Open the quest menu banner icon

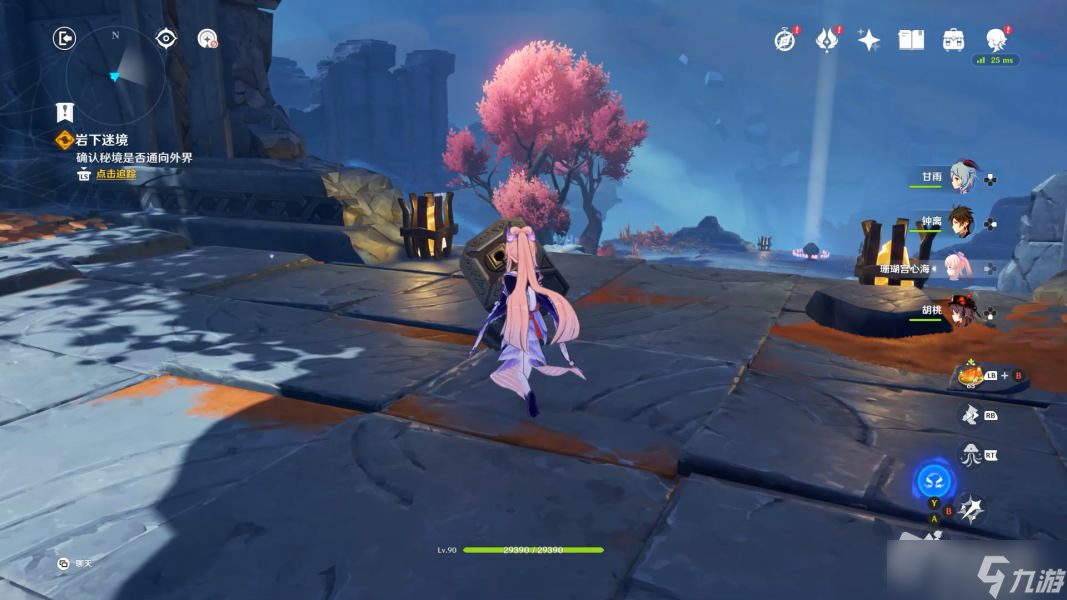[65, 112]
